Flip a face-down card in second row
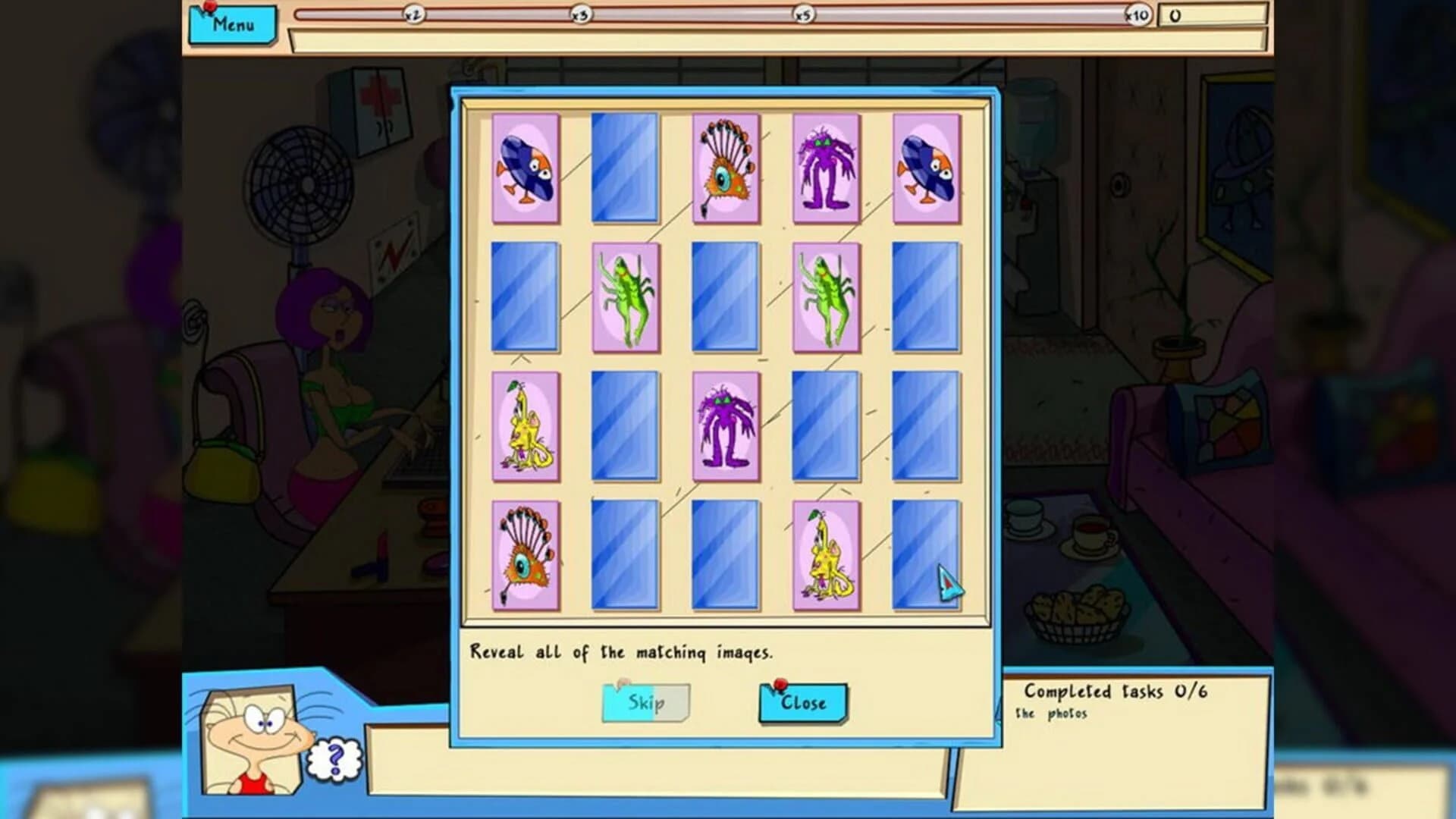Screen dimensions: 1456x819 tap(526, 297)
